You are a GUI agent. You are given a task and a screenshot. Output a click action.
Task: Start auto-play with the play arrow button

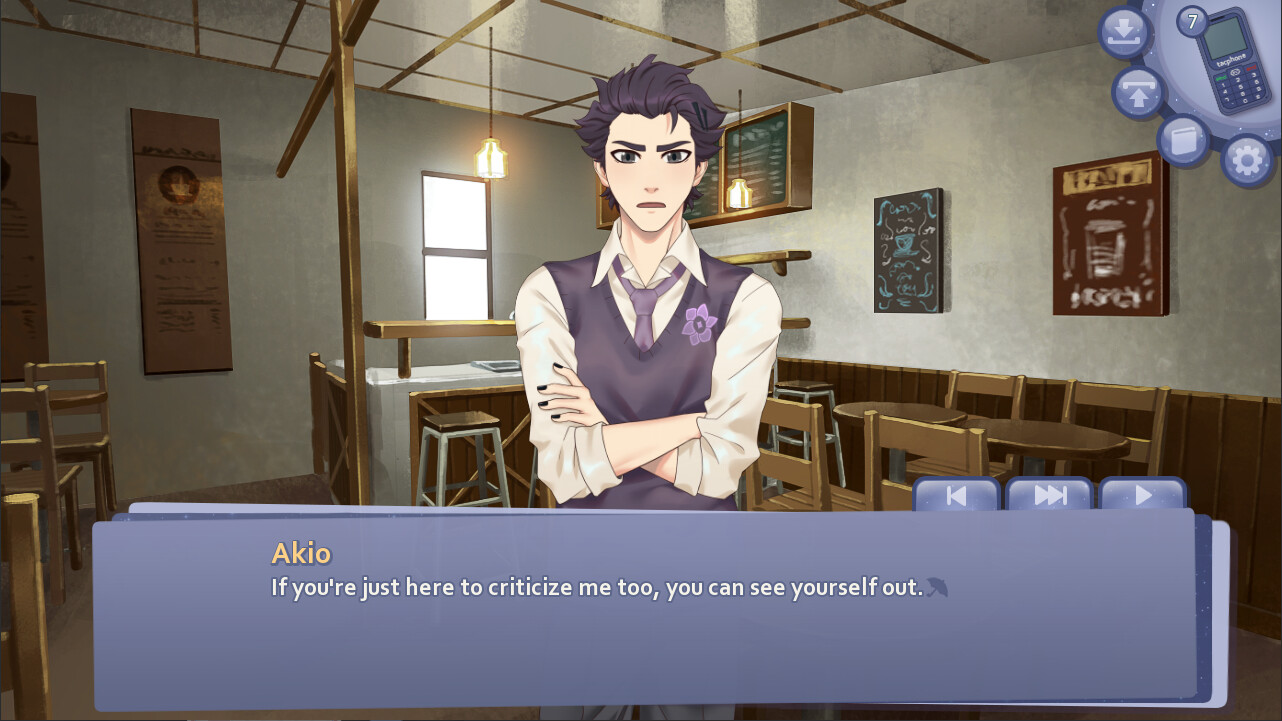pos(1142,495)
